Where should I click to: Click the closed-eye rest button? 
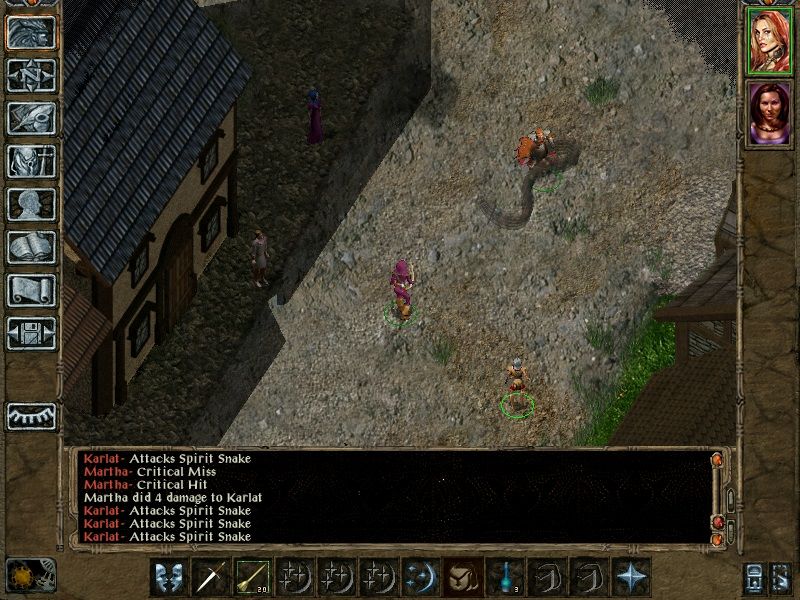[31, 416]
